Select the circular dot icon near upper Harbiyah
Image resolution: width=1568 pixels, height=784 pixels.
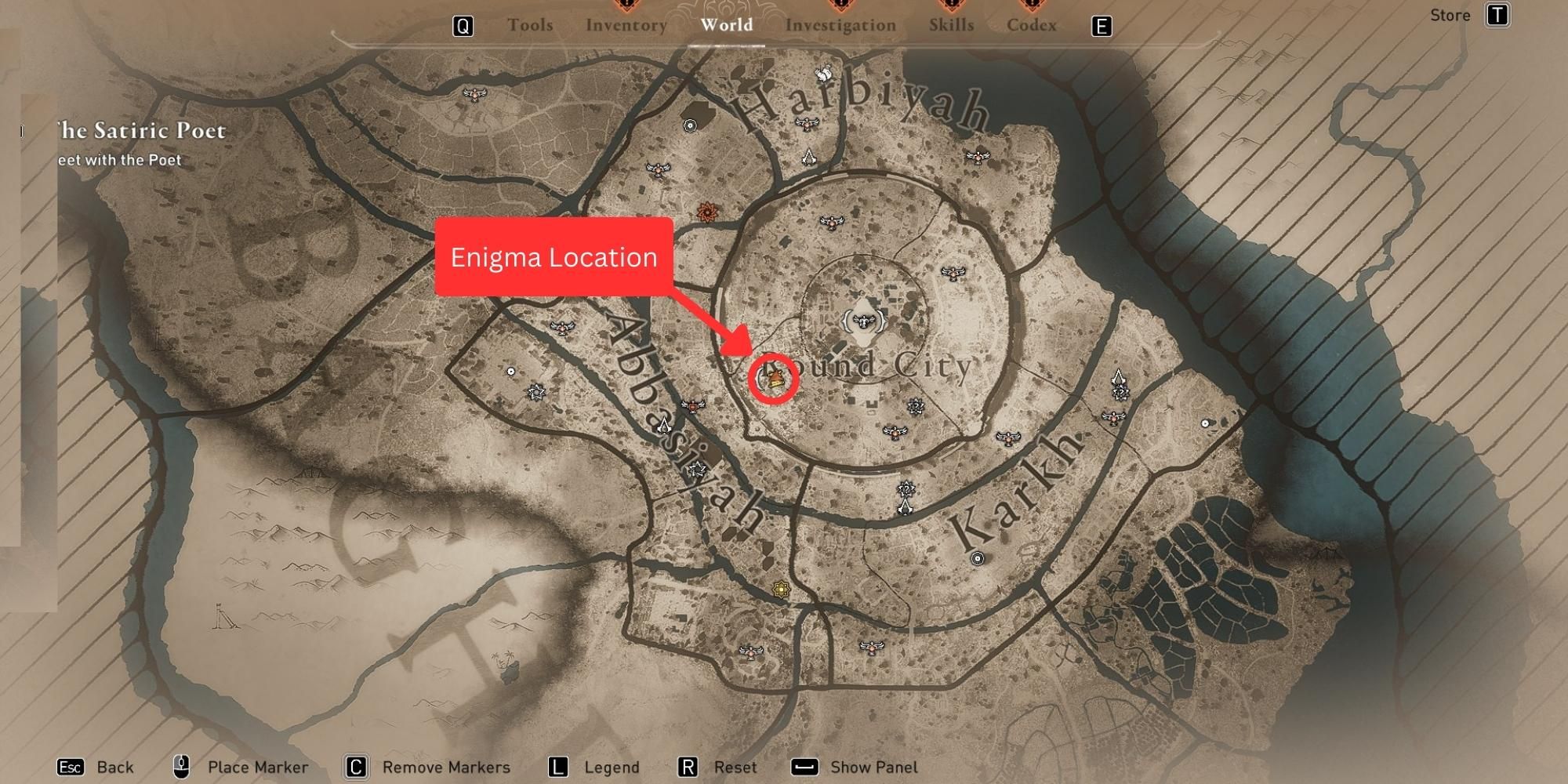(x=689, y=125)
